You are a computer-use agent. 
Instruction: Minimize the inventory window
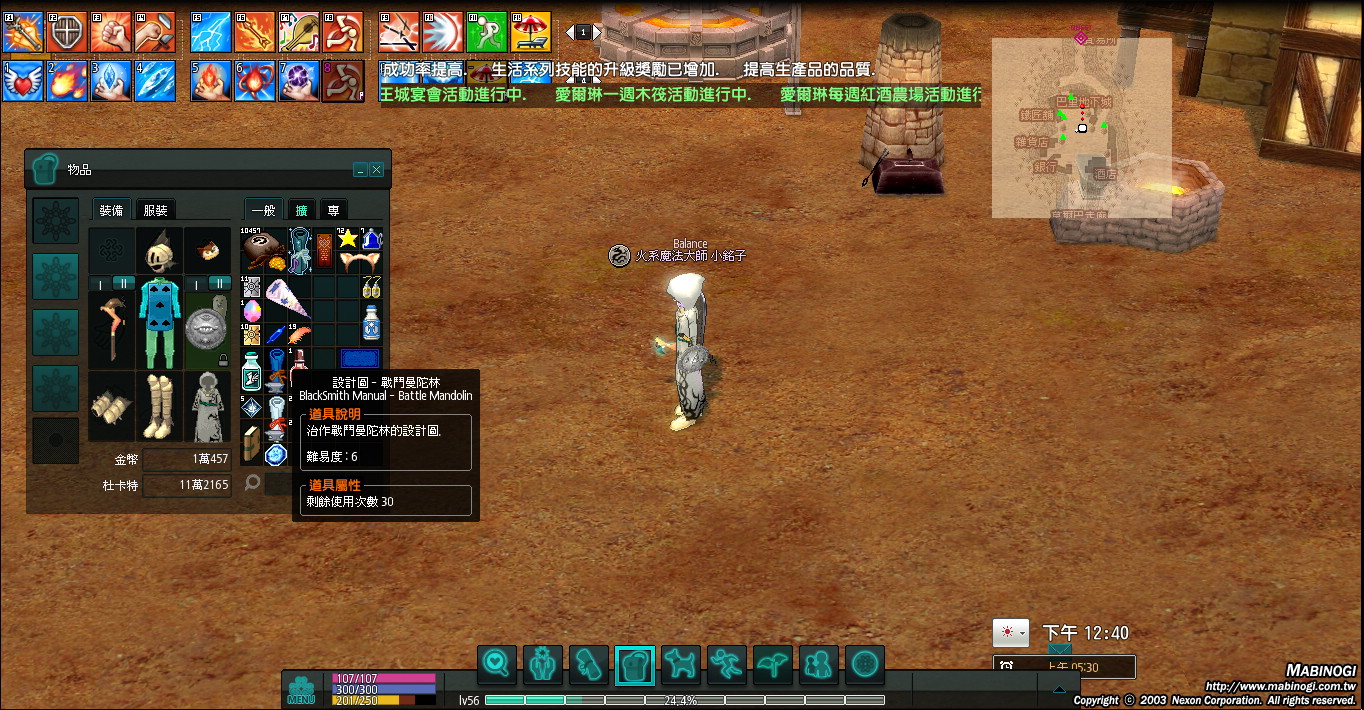tap(361, 170)
